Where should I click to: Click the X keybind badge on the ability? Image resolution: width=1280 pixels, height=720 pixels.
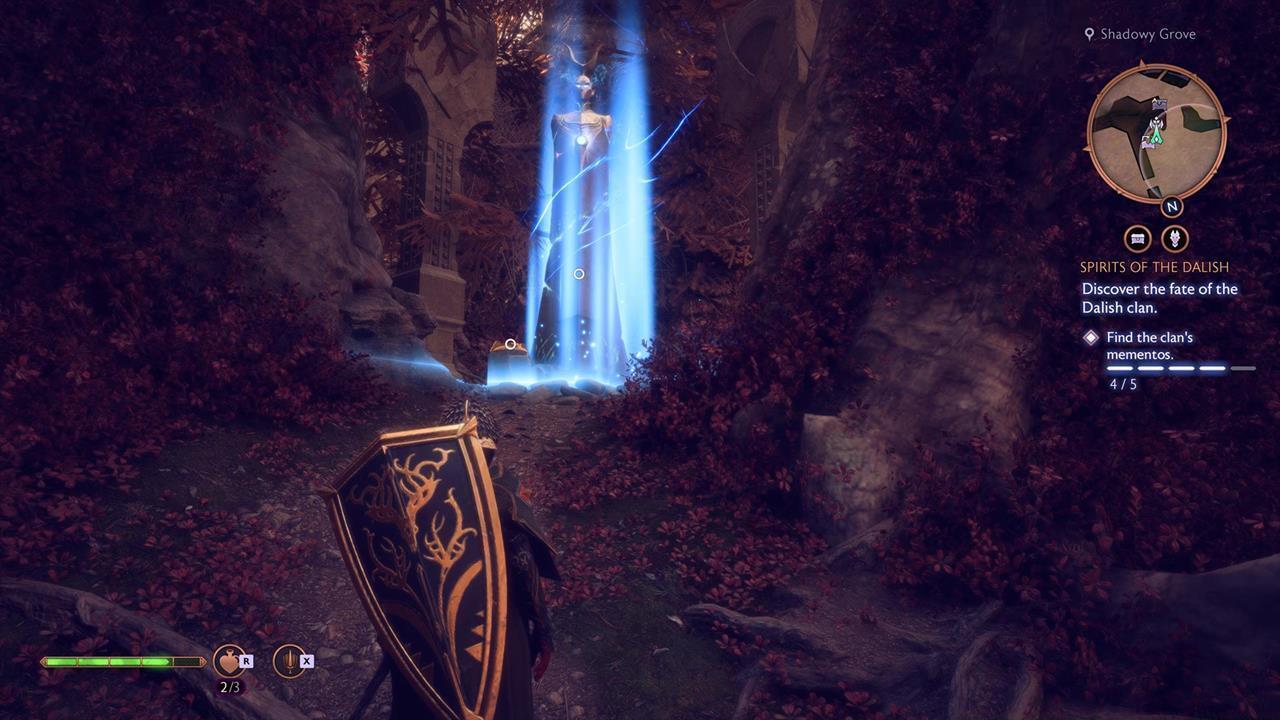click(307, 661)
